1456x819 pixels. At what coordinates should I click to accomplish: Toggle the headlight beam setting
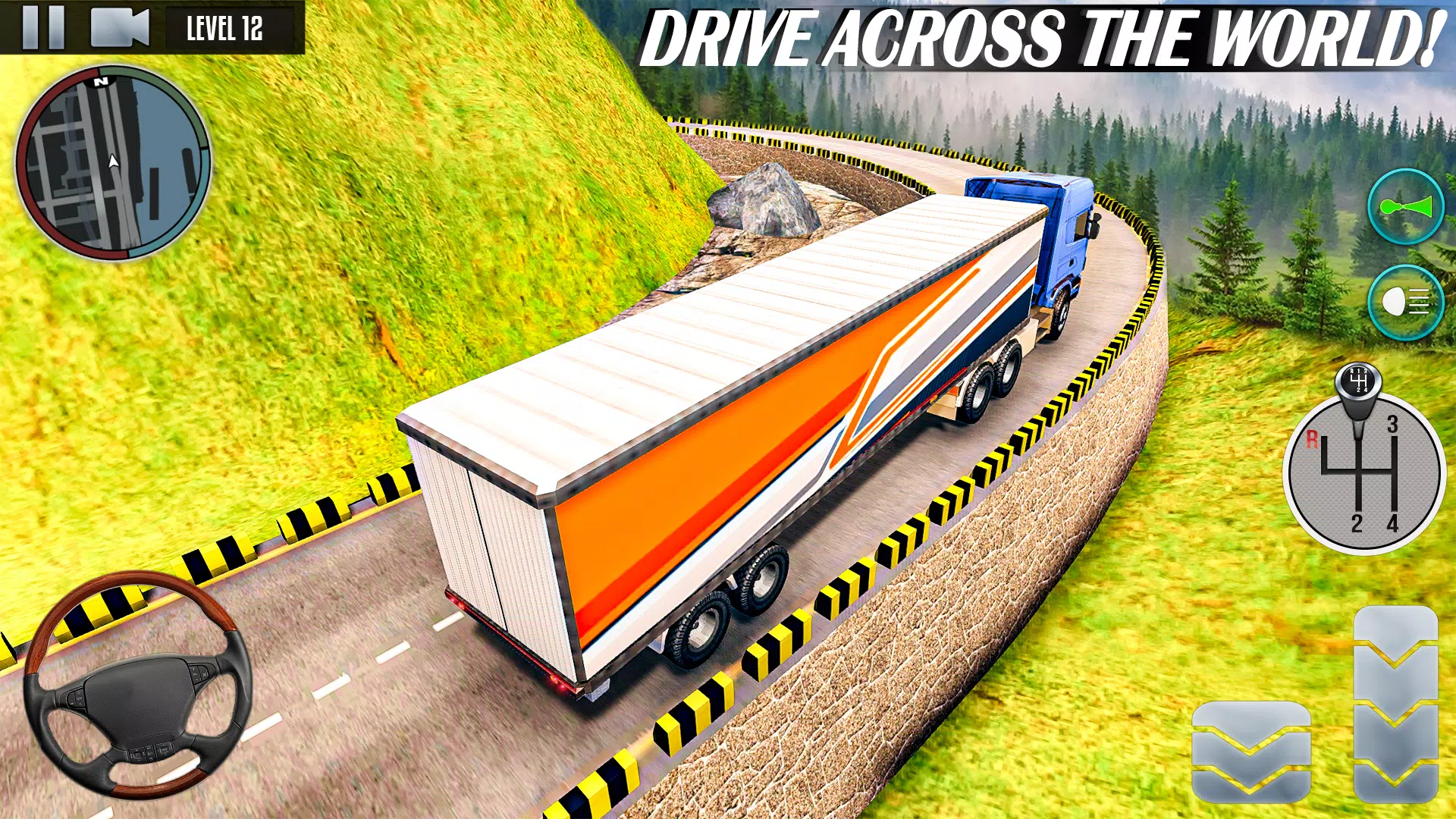pos(1407,301)
